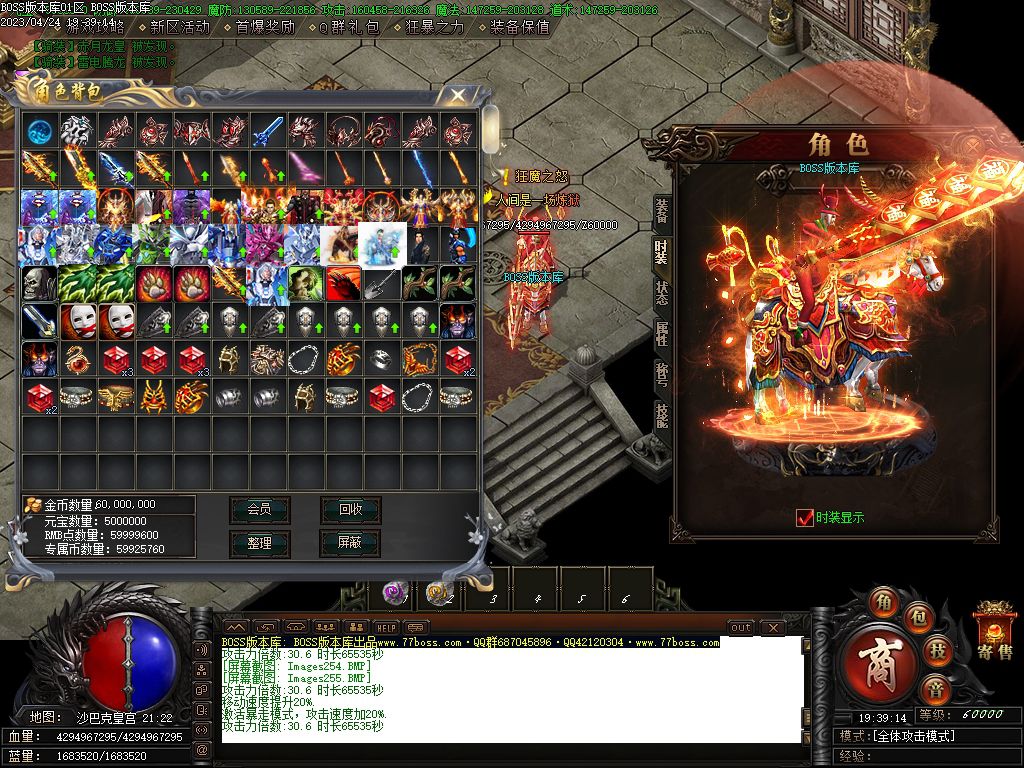Click the 屏蔽 block button
The image size is (1024, 768).
(350, 542)
